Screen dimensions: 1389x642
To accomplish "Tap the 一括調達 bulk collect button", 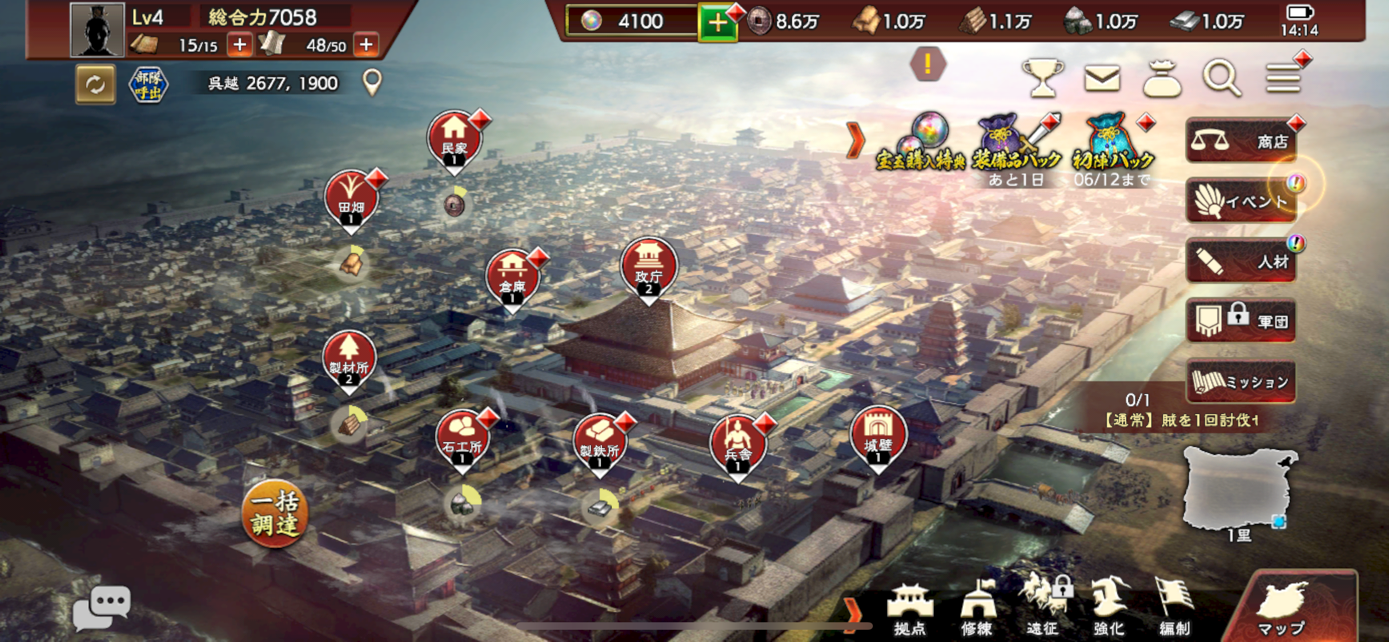I will click(274, 515).
